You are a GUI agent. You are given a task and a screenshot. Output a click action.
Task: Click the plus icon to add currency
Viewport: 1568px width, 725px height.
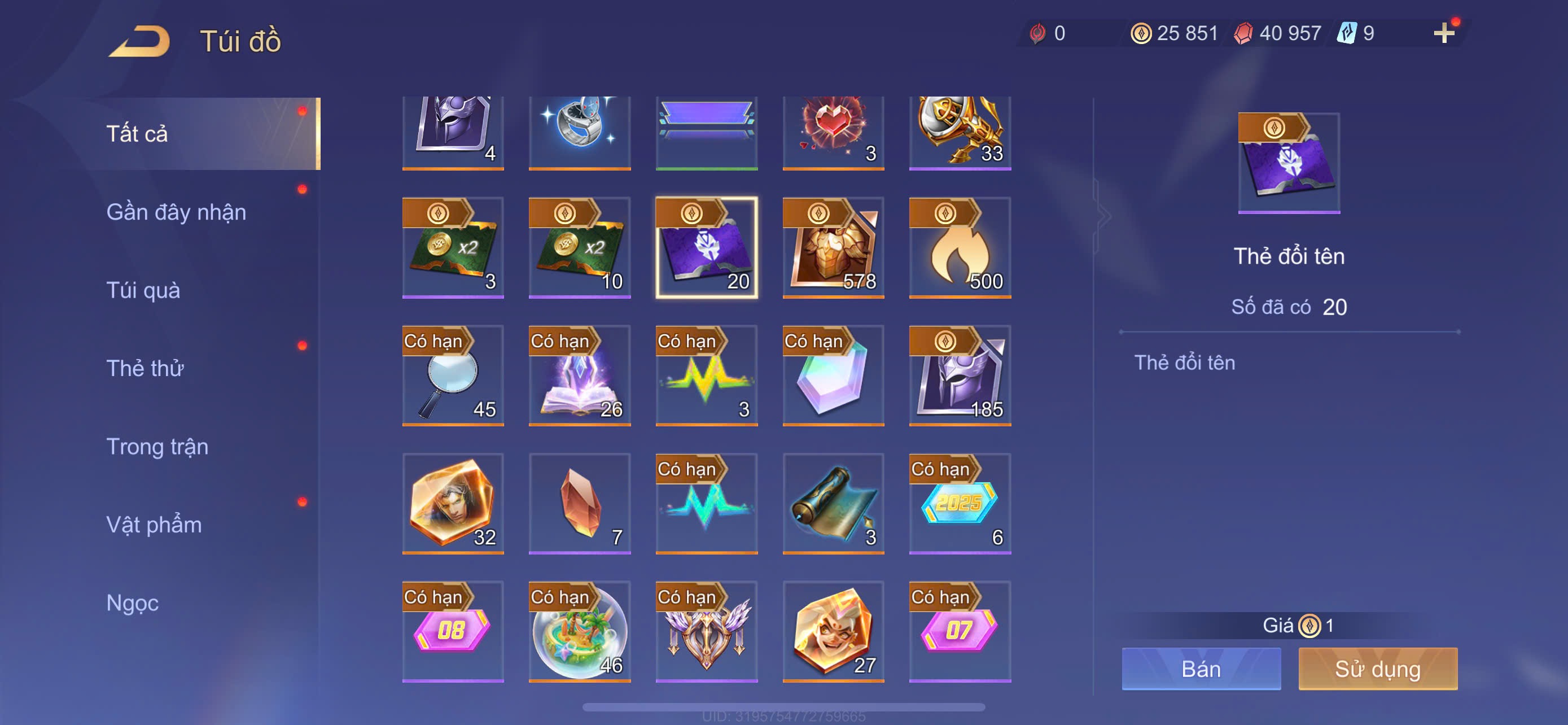1443,33
